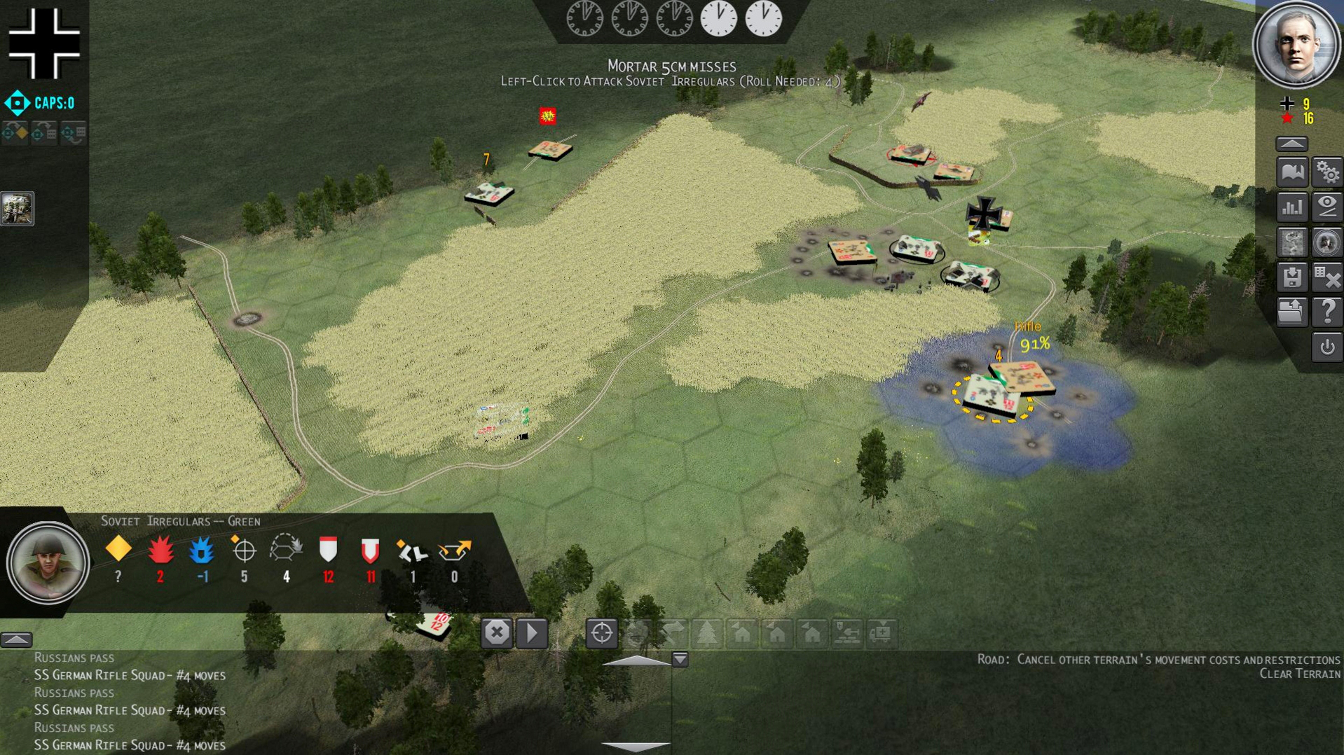Open the load game folder icon
The image size is (1344, 755).
pyautogui.click(x=1292, y=312)
